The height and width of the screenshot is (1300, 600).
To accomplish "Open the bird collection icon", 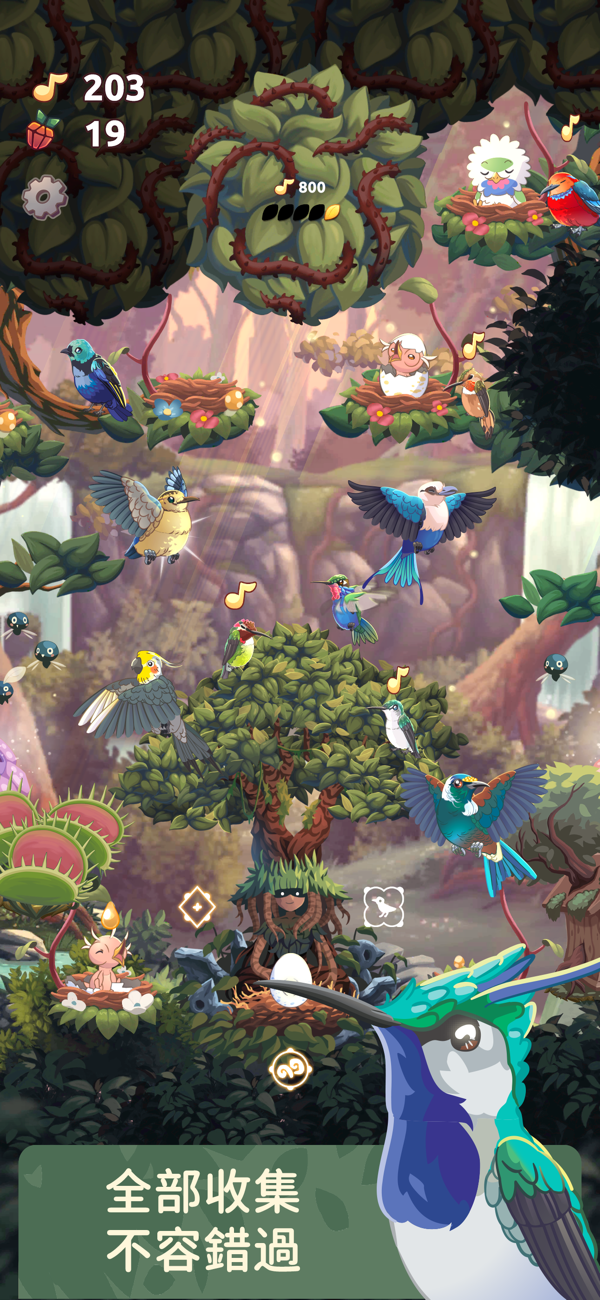I will pyautogui.click(x=383, y=906).
